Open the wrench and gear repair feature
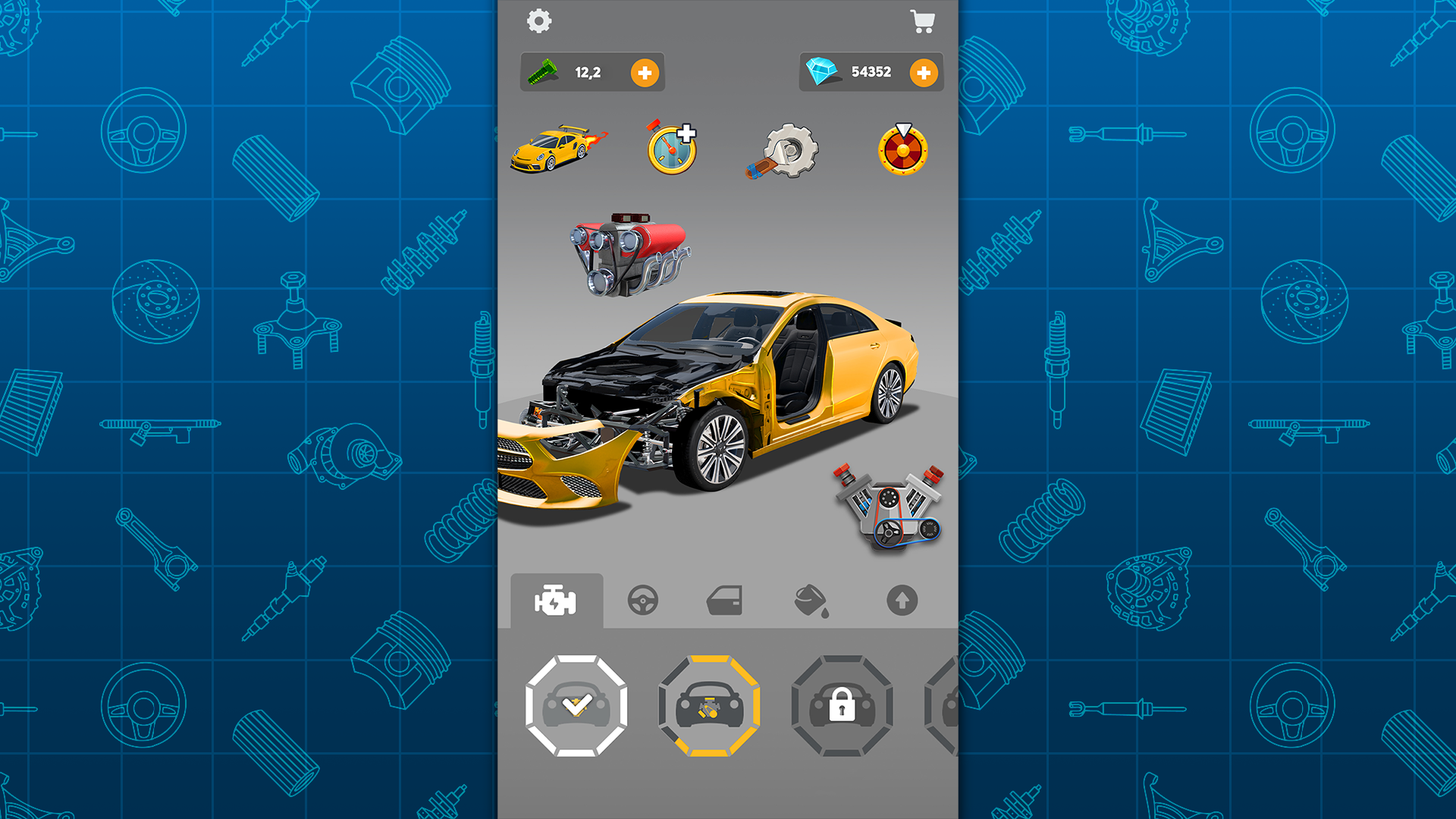The height and width of the screenshot is (819, 1456). 783,151
